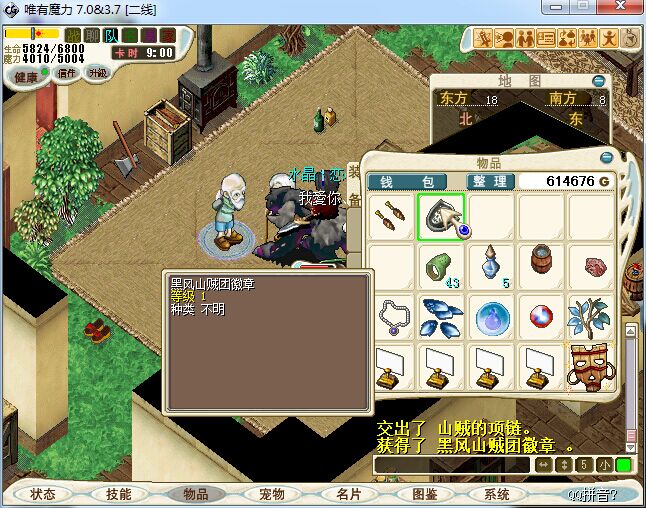Image resolution: width=646 pixels, height=508 pixels.
Task: Open the 图鉴 album menu
Action: click(x=424, y=494)
